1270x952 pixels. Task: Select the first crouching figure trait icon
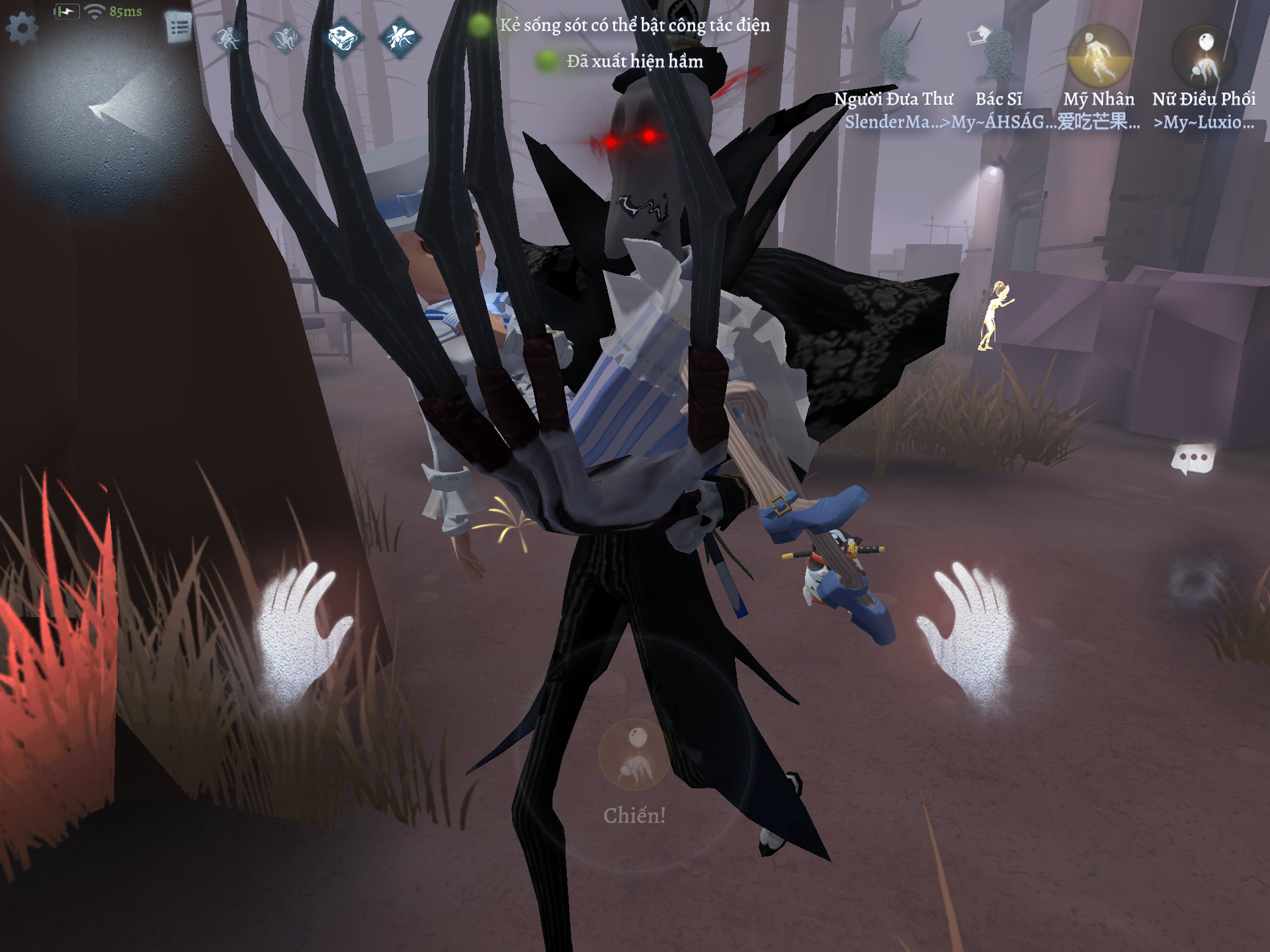point(229,37)
